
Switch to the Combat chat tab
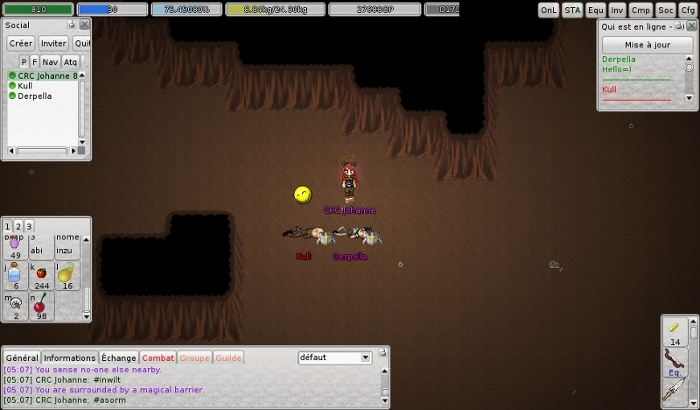[158, 358]
